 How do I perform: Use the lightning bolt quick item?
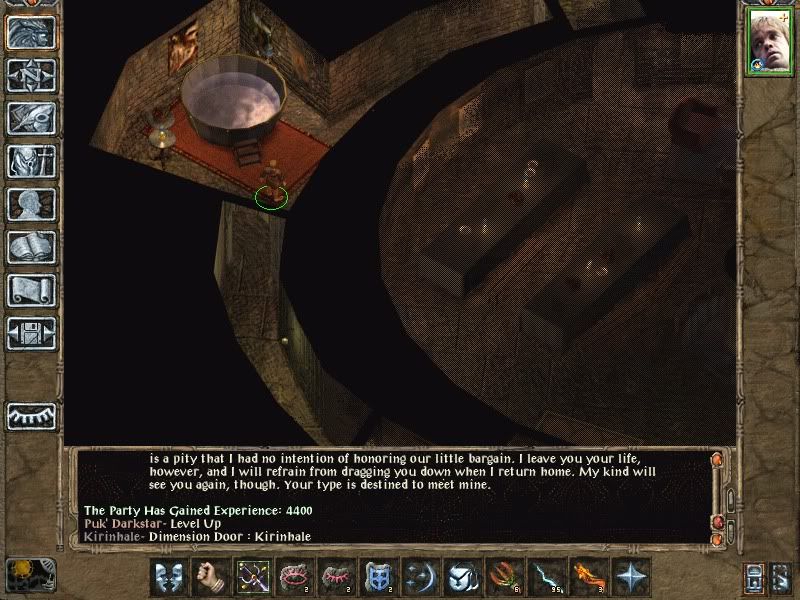pos(544,577)
